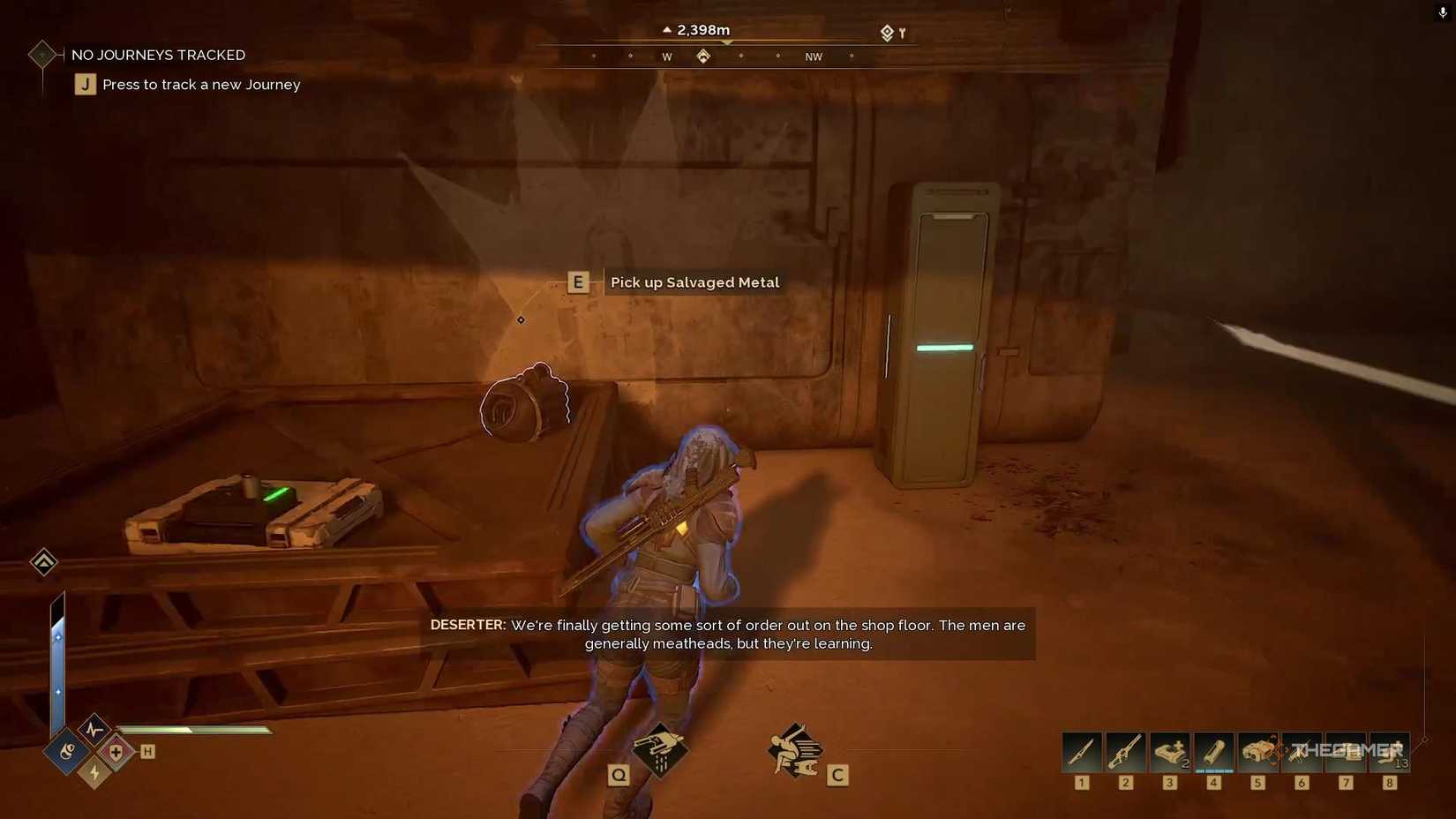The width and height of the screenshot is (1456, 819).
Task: Select the bandage in hotbar slot 4
Action: click(x=1214, y=751)
